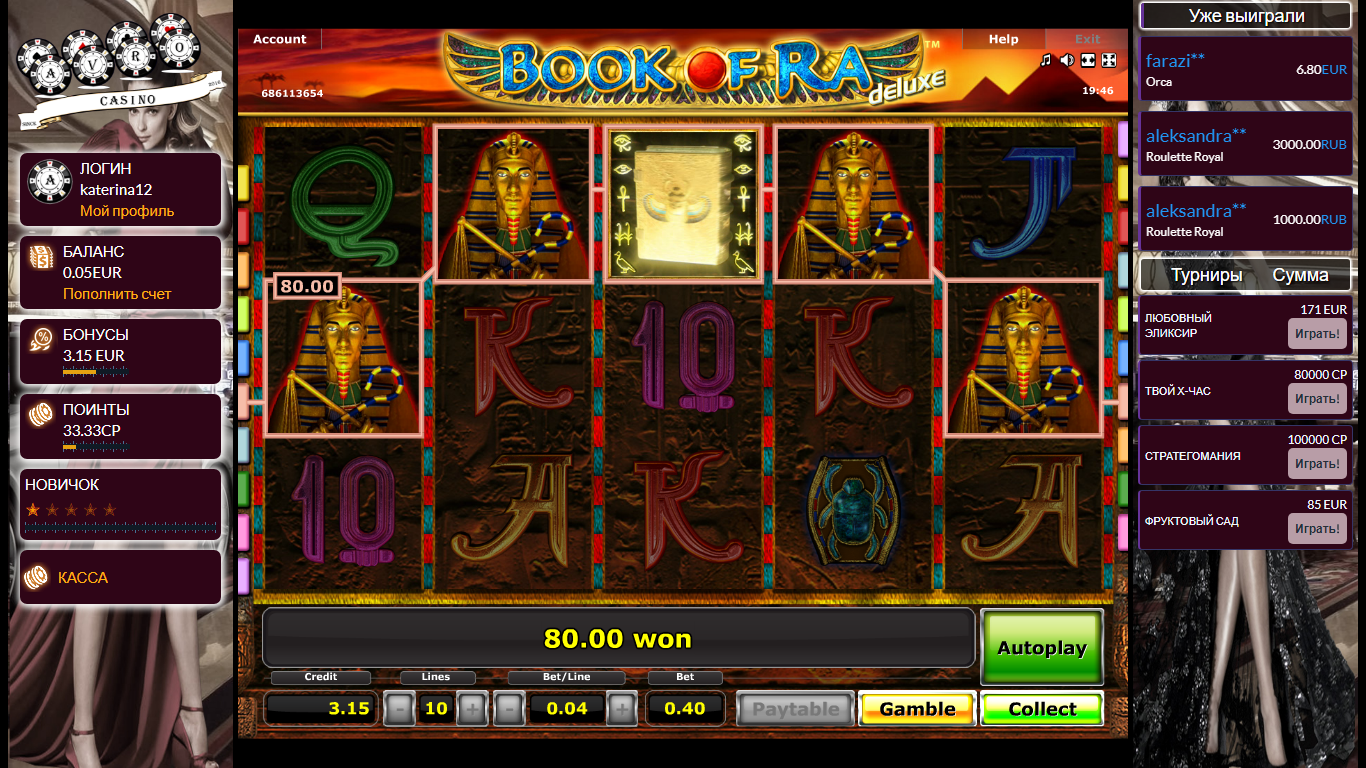1366x768 pixels.
Task: Toggle the Exit option off
Action: pyautogui.click(x=1086, y=39)
